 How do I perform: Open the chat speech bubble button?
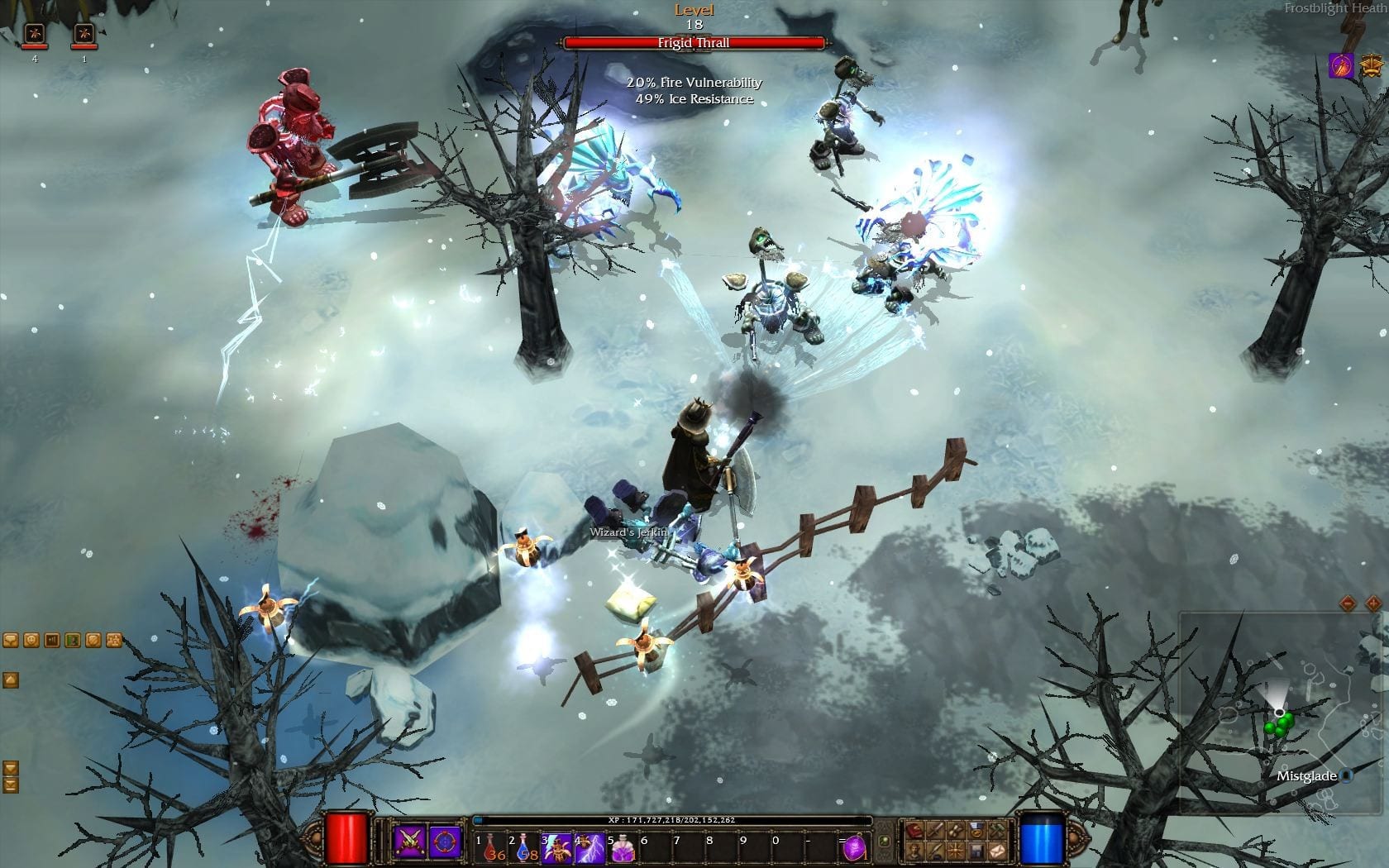pos(10,640)
